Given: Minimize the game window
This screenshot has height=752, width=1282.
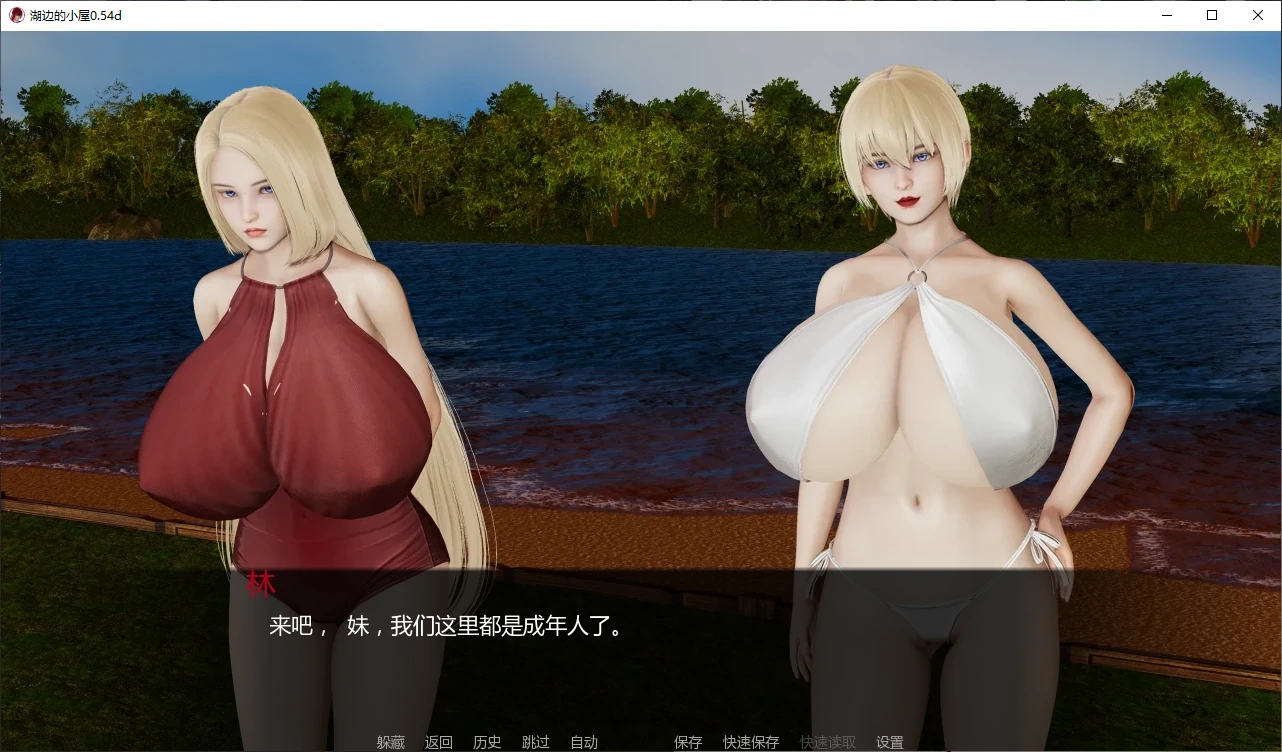Looking at the screenshot, I should coord(1166,14).
